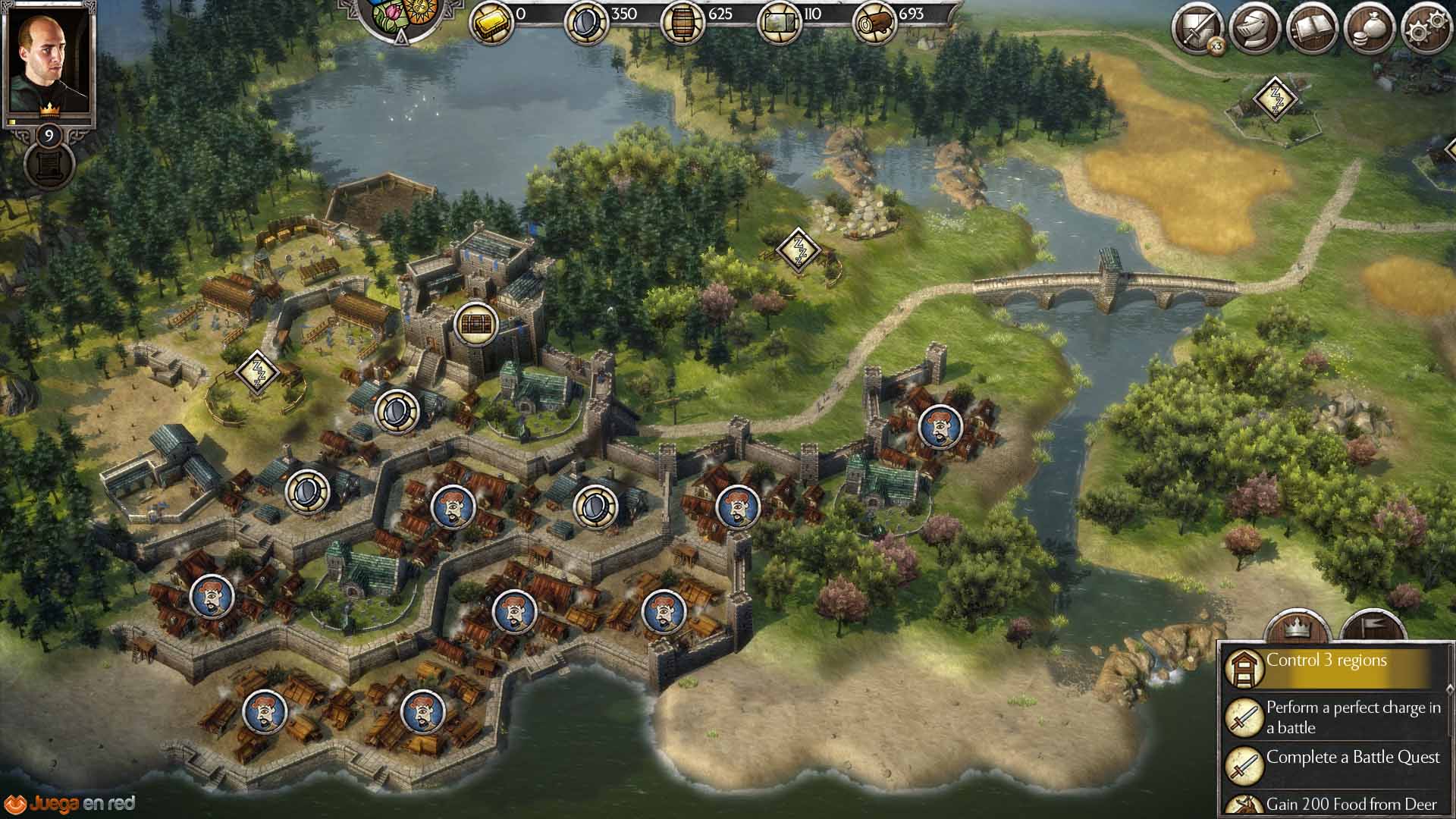Open the gear settings menu
This screenshot has width=1456, height=819.
click(1426, 30)
